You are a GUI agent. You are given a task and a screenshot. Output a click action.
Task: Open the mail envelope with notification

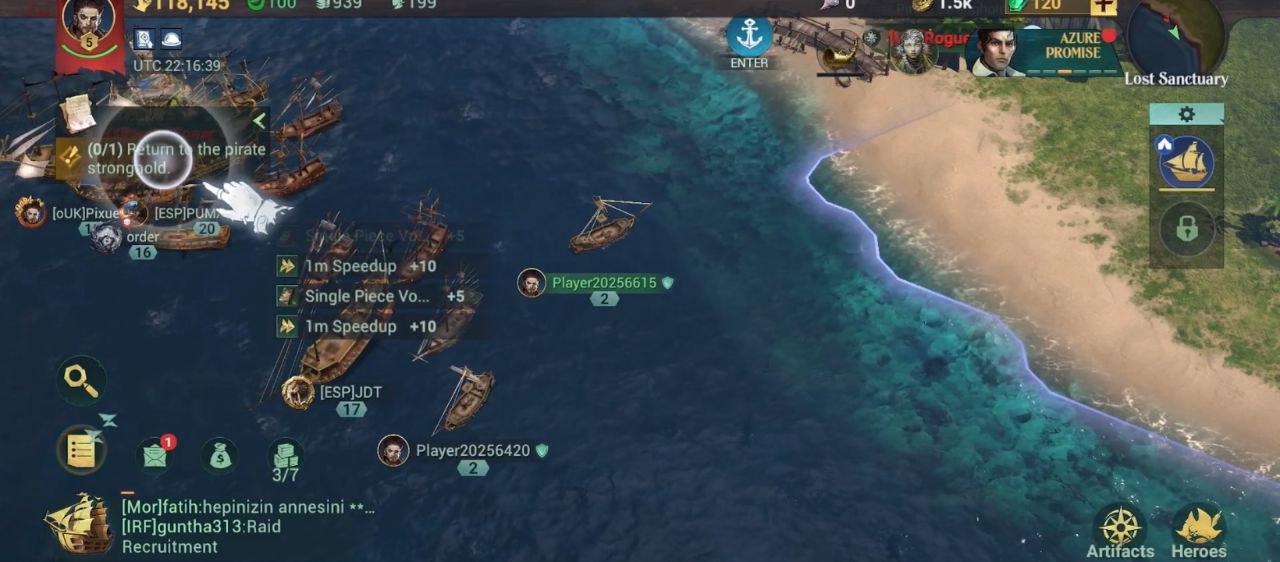[x=154, y=455]
